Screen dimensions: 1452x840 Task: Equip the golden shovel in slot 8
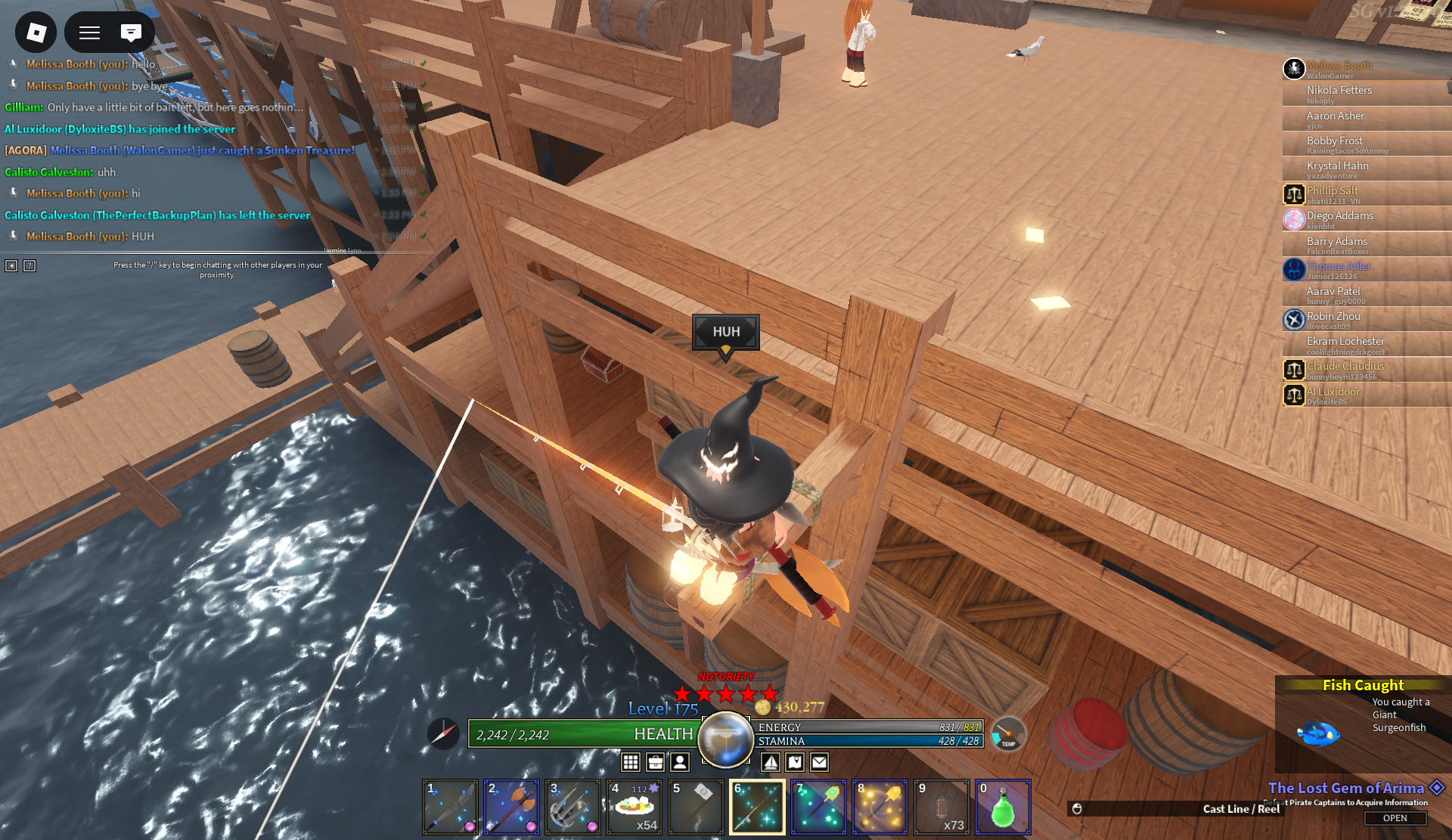880,807
